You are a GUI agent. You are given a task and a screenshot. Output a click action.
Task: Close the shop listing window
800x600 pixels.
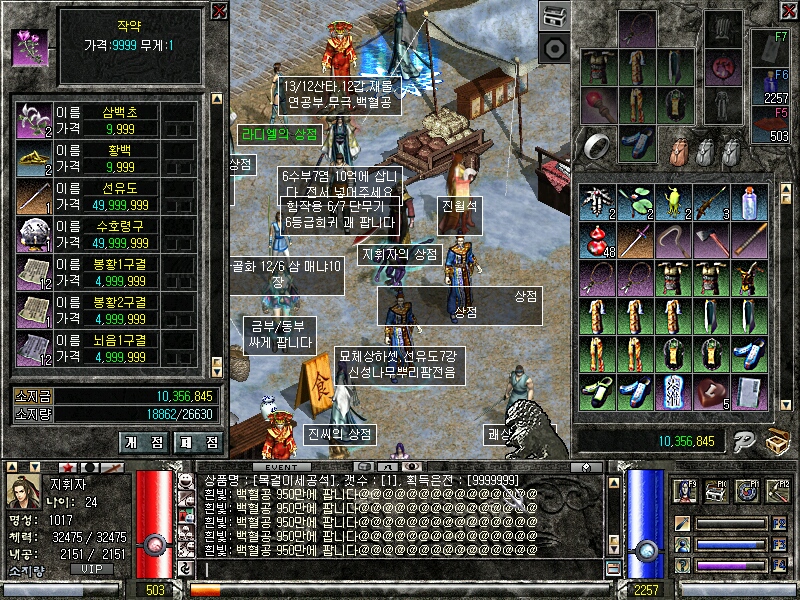coord(219,11)
